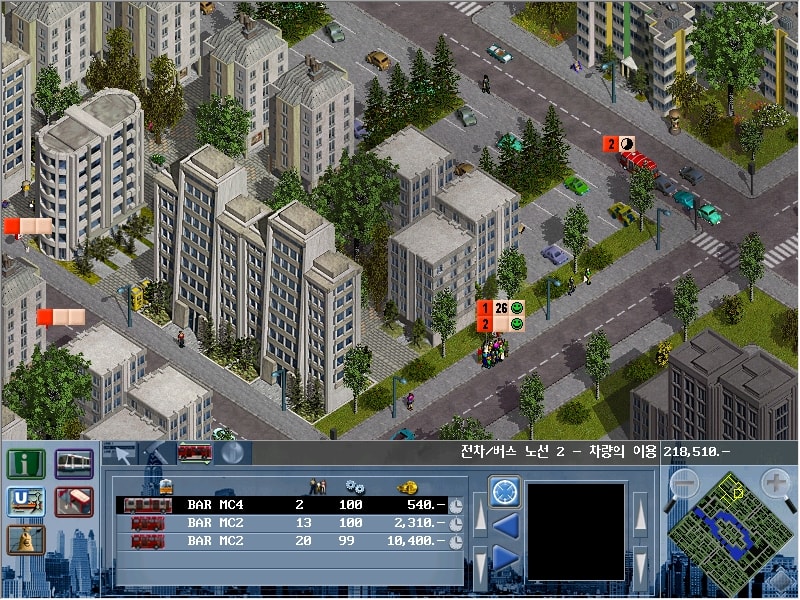Open the tram vehicle menu button
The width and height of the screenshot is (800, 600).
point(74,464)
